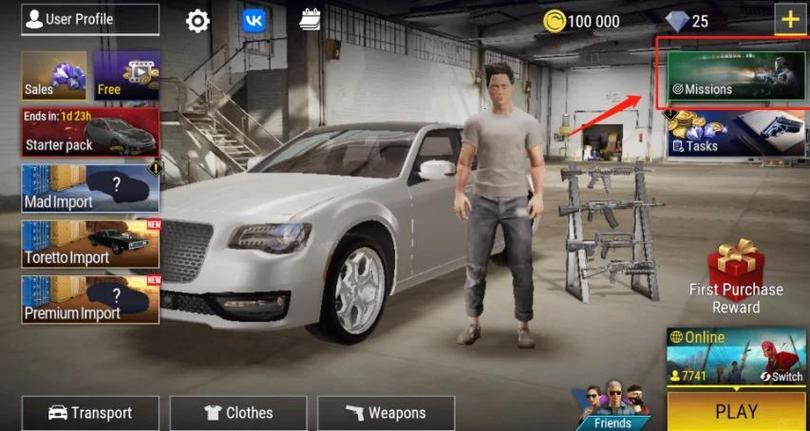Open the User Profile panel

[90, 19]
